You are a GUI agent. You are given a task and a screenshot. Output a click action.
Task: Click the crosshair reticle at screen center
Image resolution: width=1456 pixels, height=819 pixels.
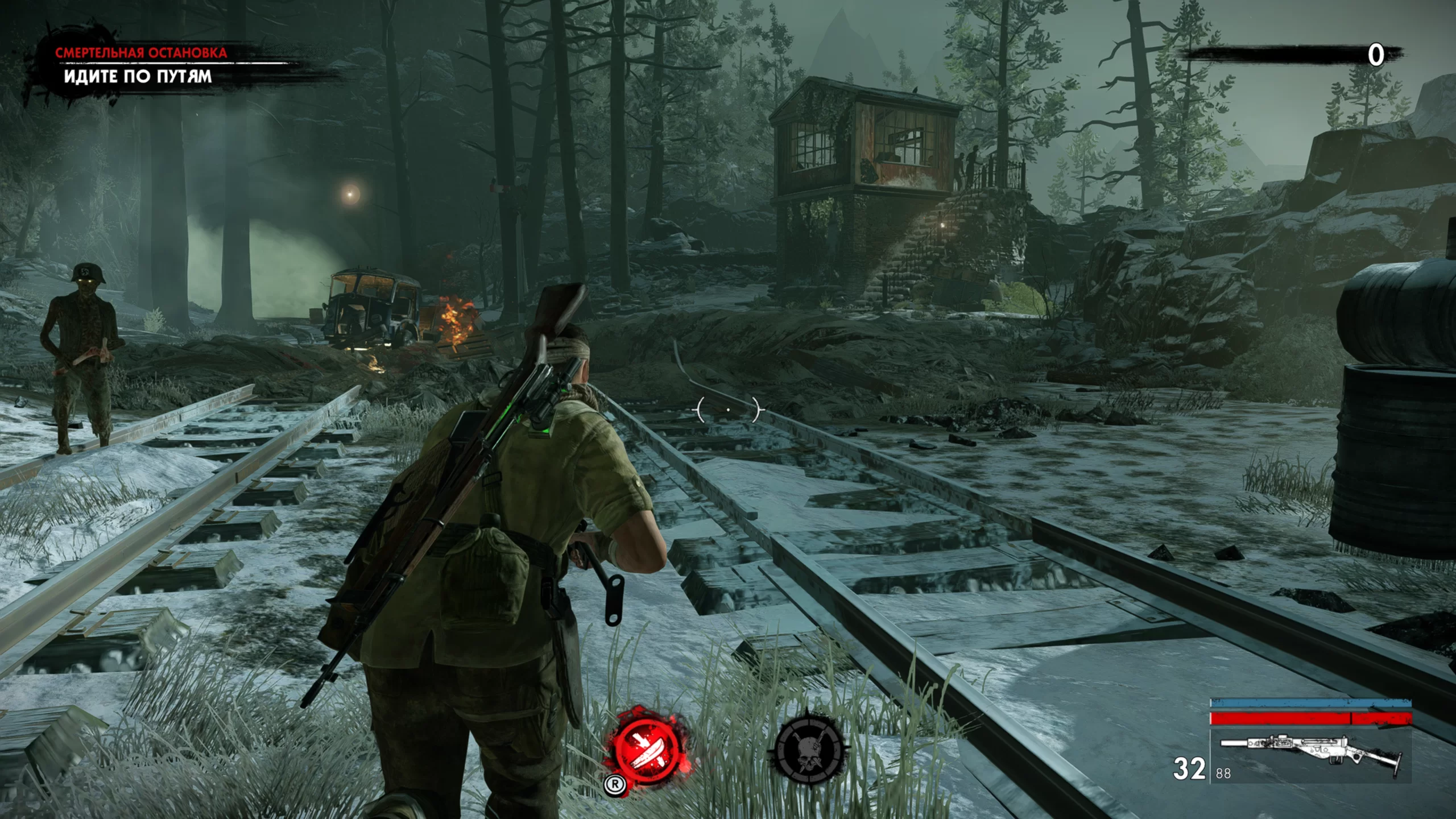729,408
